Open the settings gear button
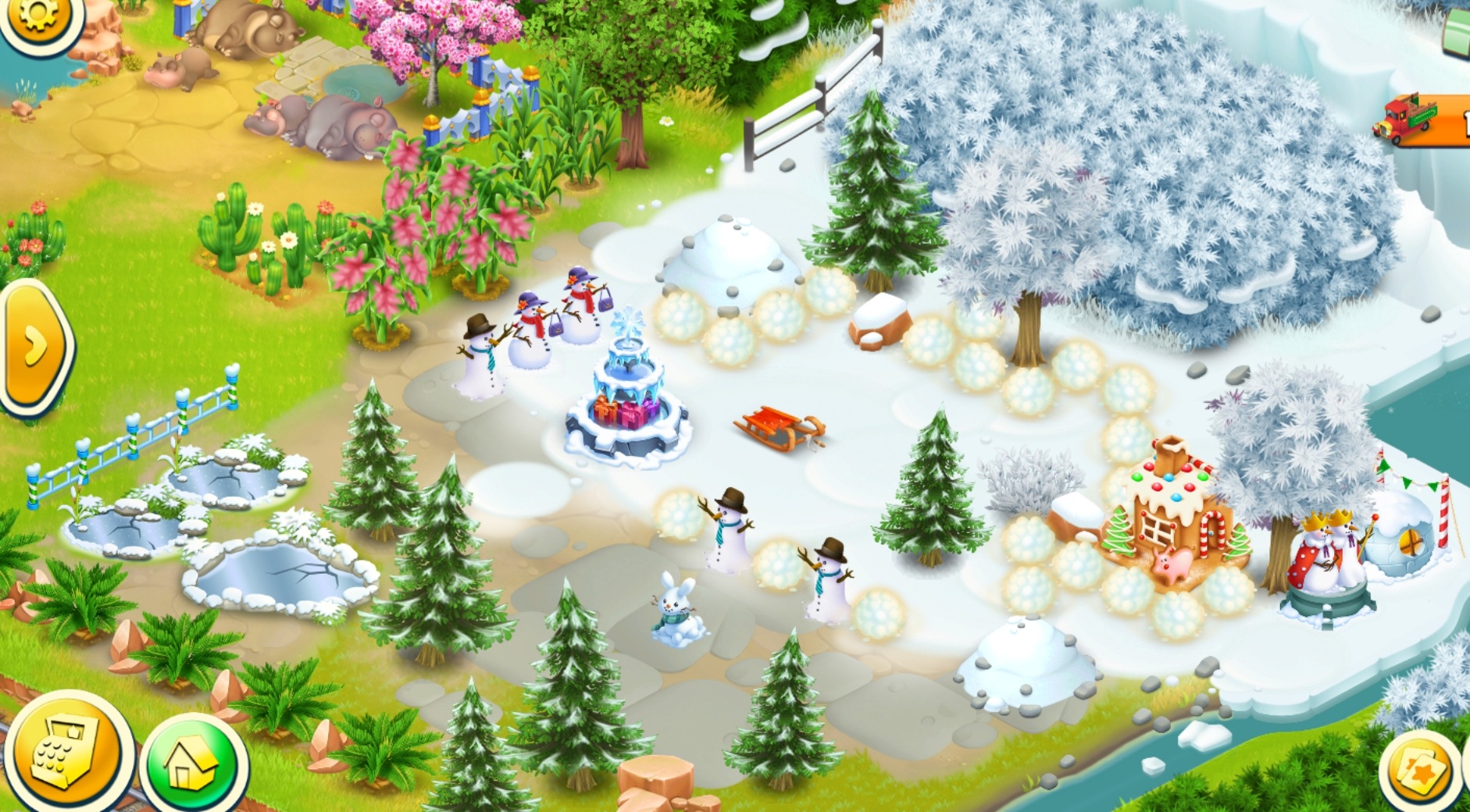The image size is (1470, 812). point(34,16)
